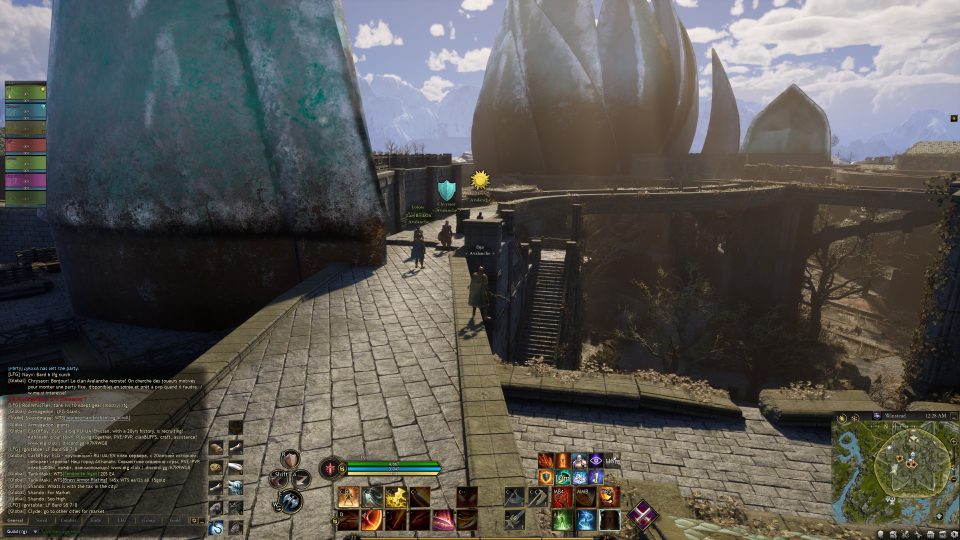Activate the orange fiery swirl skill
960x540 pixels.
371,519
